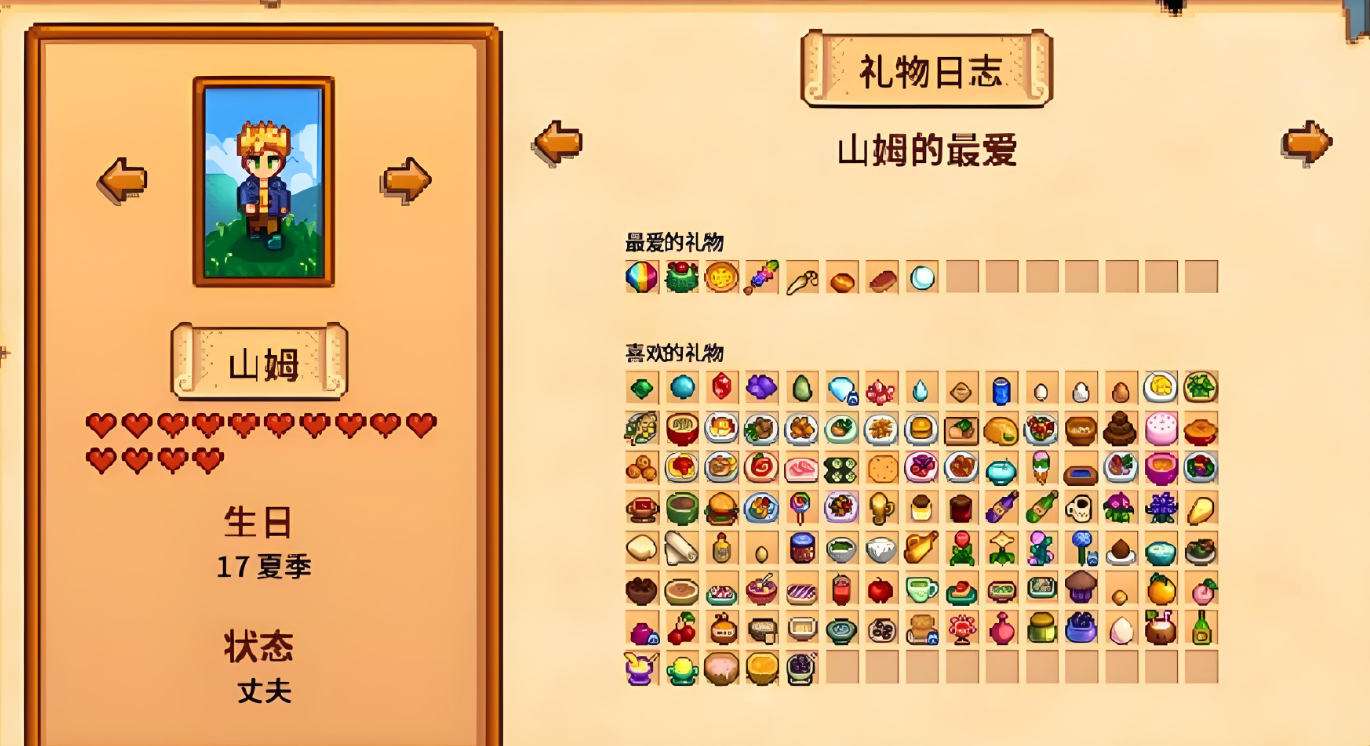Select the burger gift icon

[721, 509]
